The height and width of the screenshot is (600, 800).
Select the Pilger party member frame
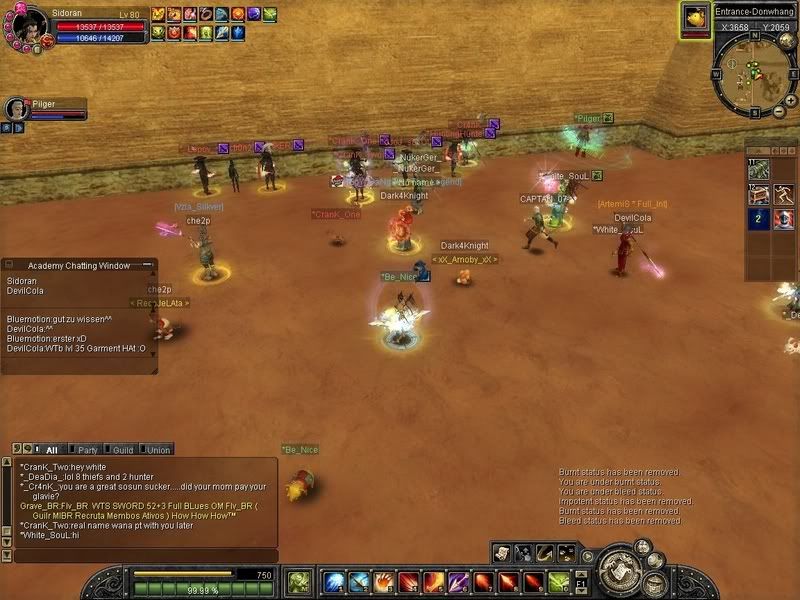[45, 108]
